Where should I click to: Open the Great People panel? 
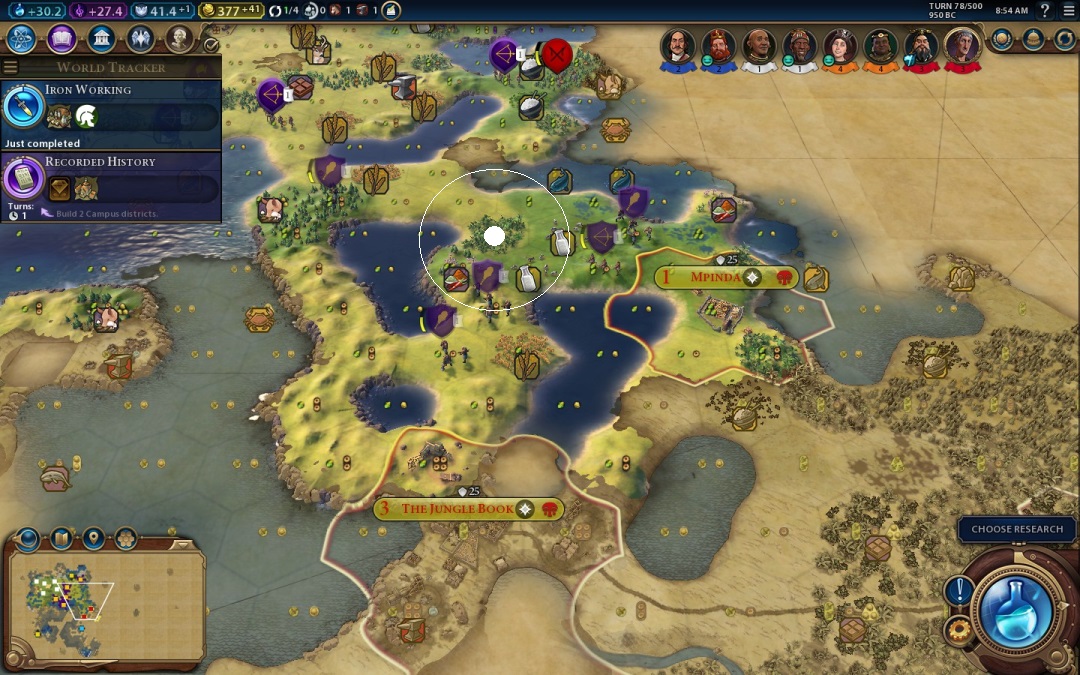point(179,39)
